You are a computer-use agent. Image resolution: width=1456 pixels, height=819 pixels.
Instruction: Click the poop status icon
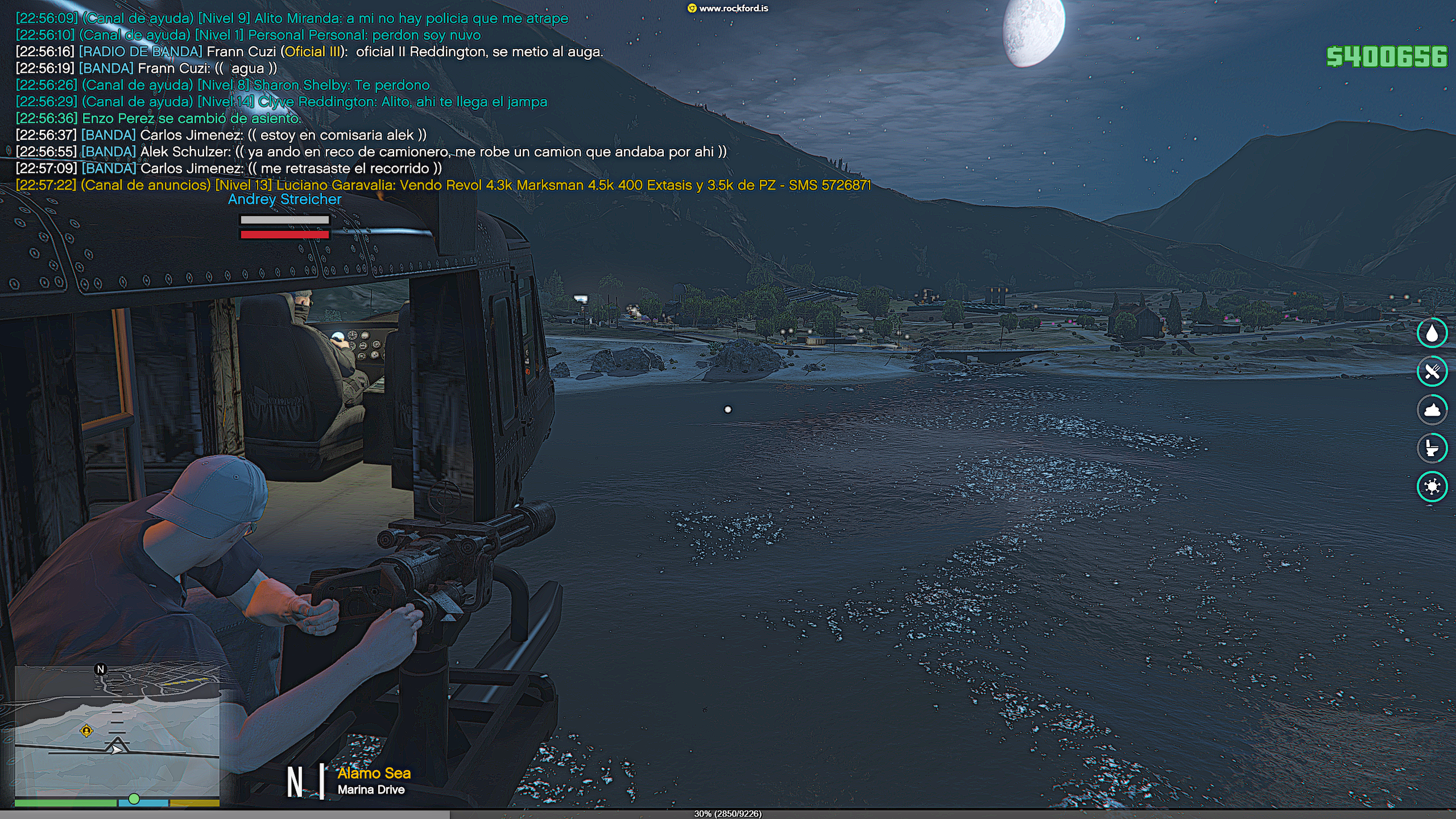1432,410
